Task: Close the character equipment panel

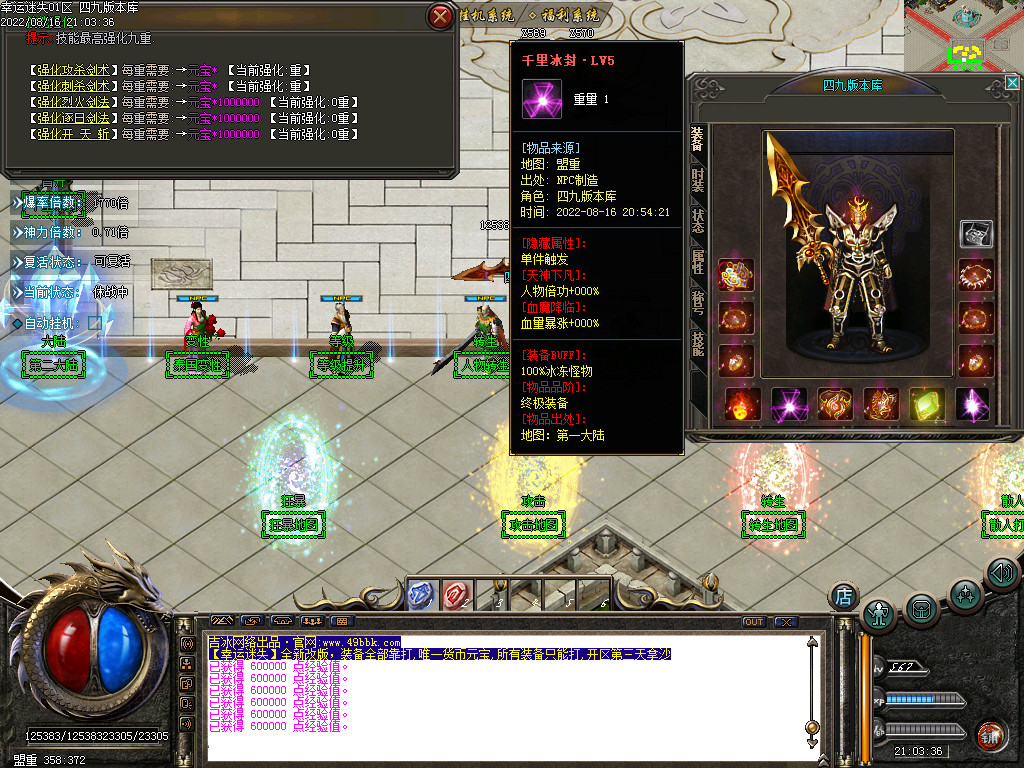Action: coord(1013,84)
